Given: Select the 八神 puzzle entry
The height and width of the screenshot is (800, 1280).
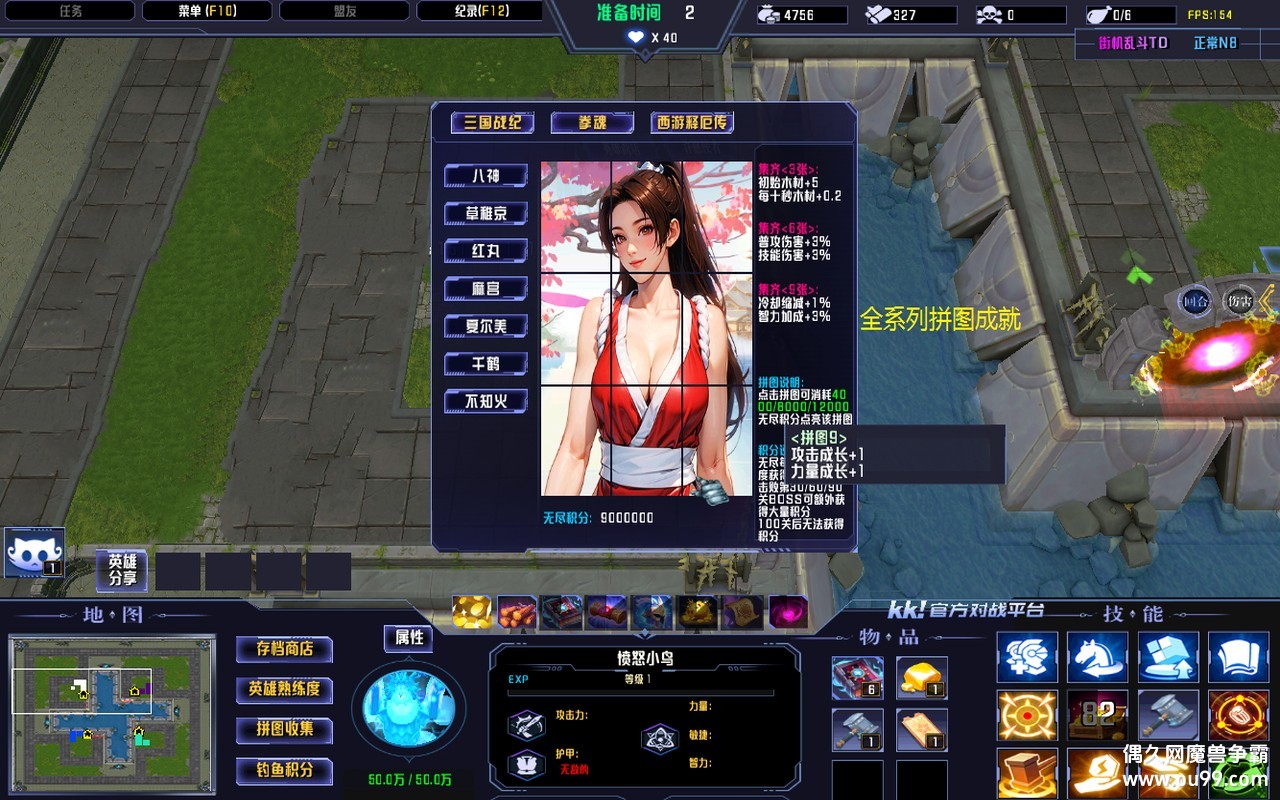Looking at the screenshot, I should 486,176.
